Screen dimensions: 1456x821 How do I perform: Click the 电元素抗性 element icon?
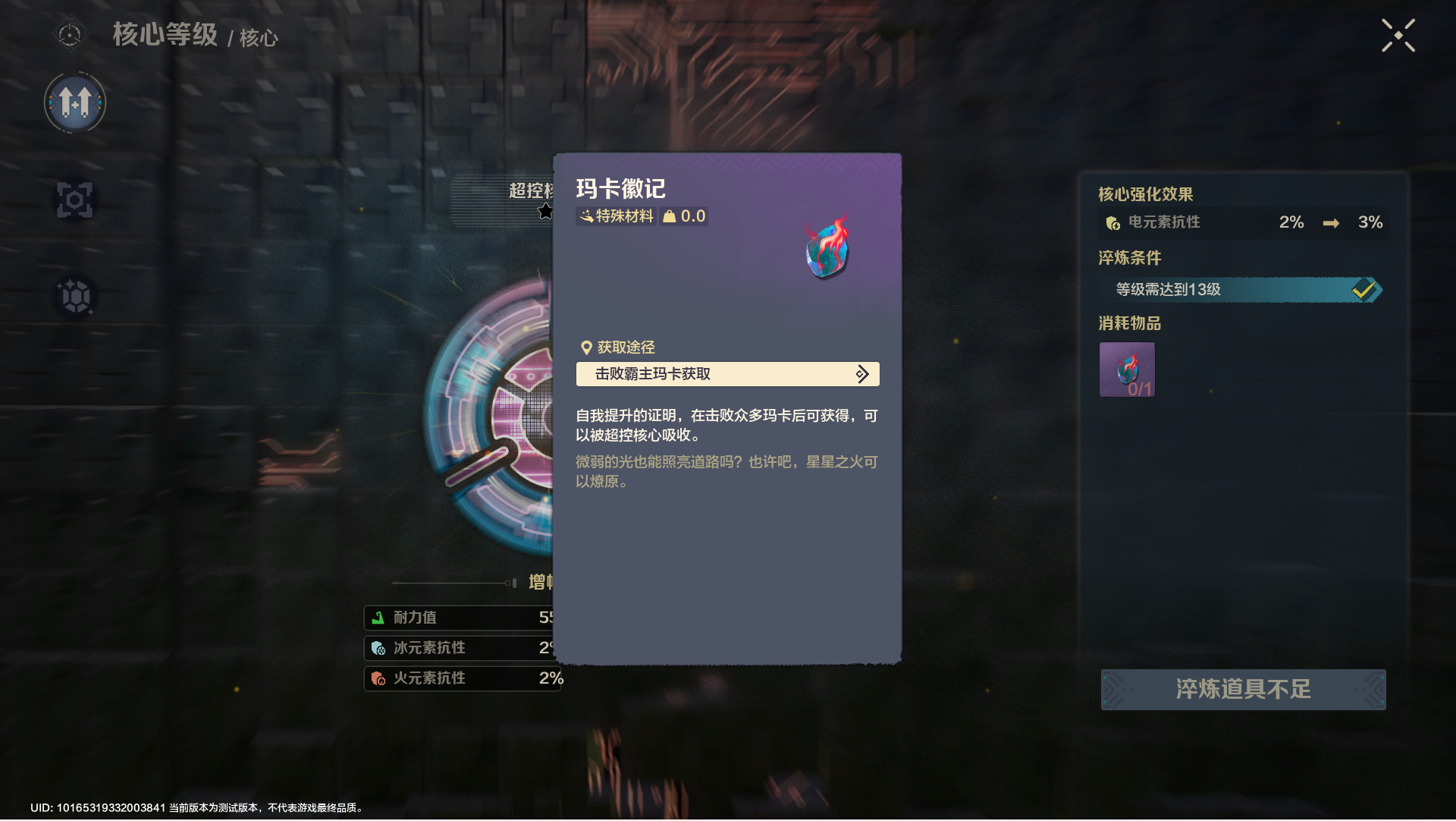[x=1112, y=222]
